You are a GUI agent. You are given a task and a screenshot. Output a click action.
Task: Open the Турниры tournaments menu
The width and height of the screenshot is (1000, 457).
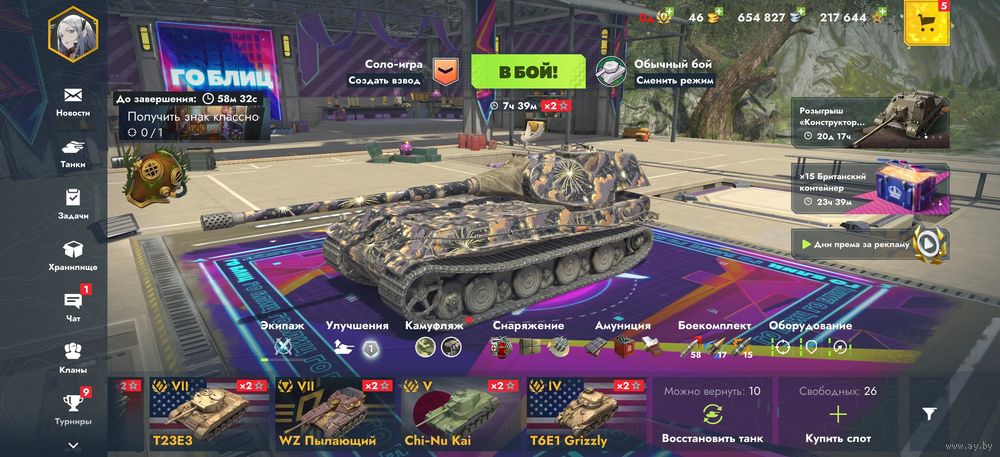(72, 408)
